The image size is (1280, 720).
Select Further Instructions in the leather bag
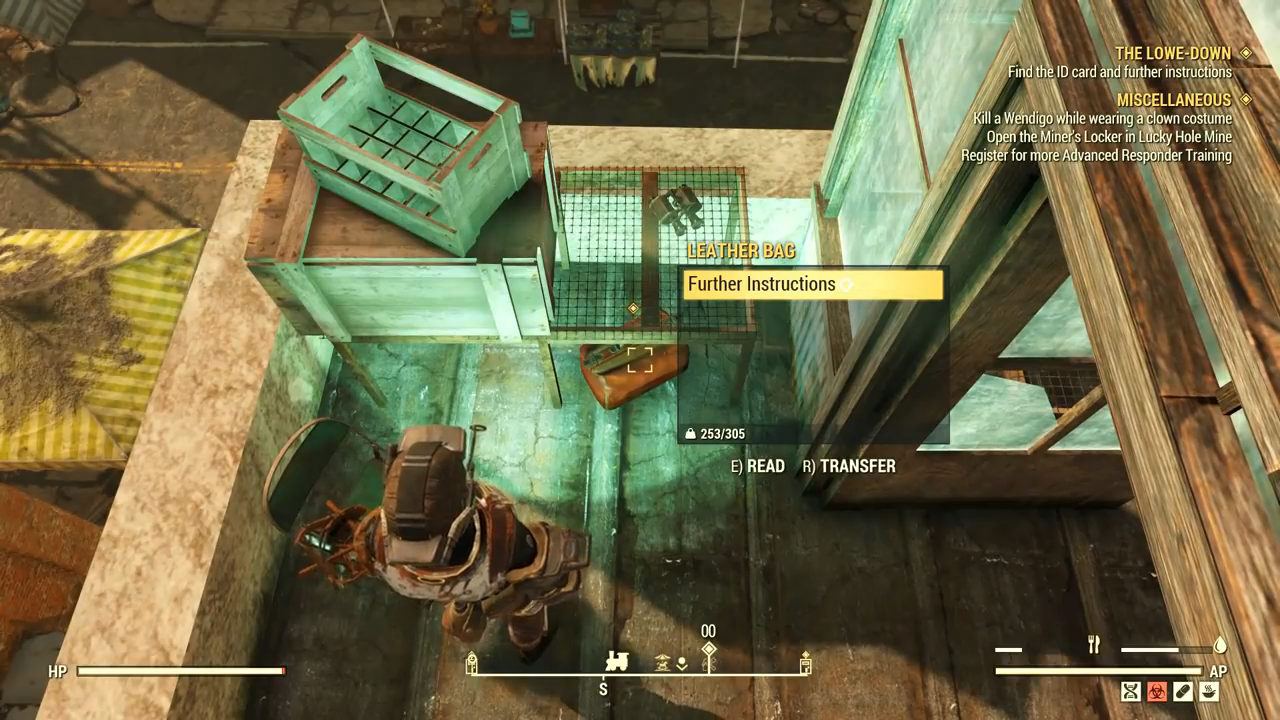coord(810,285)
